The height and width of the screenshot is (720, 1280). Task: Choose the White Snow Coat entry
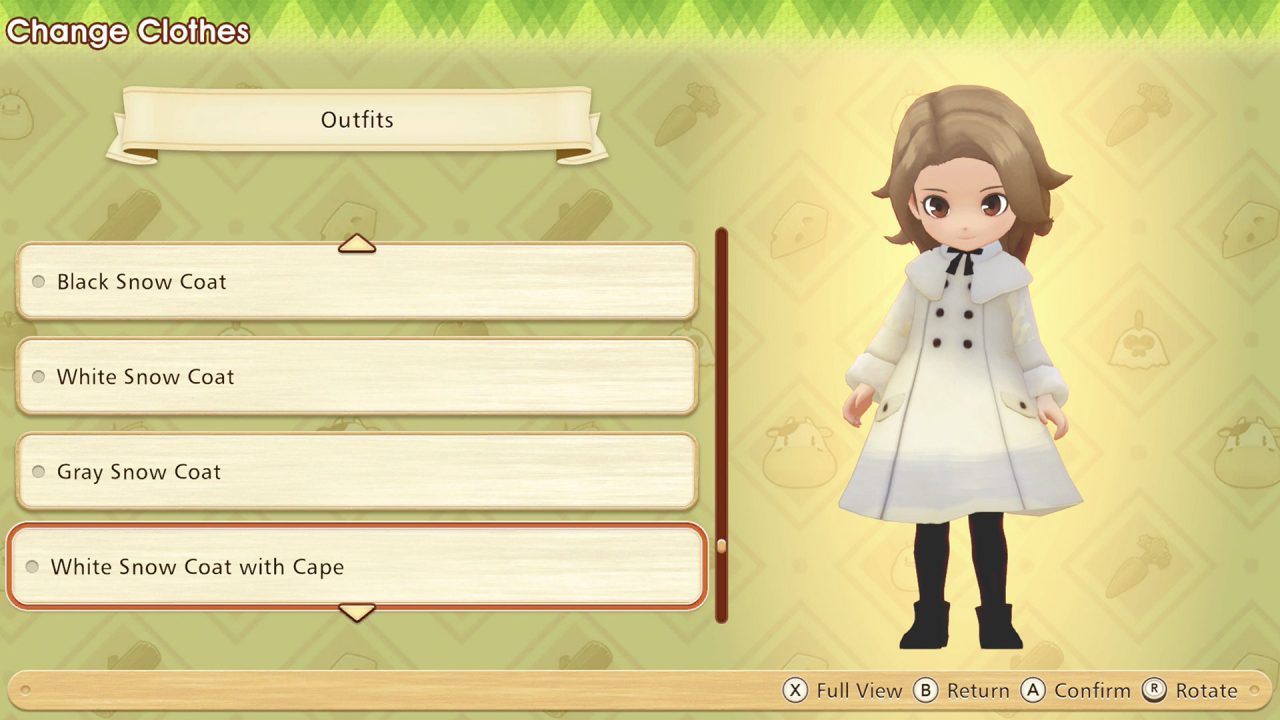356,377
